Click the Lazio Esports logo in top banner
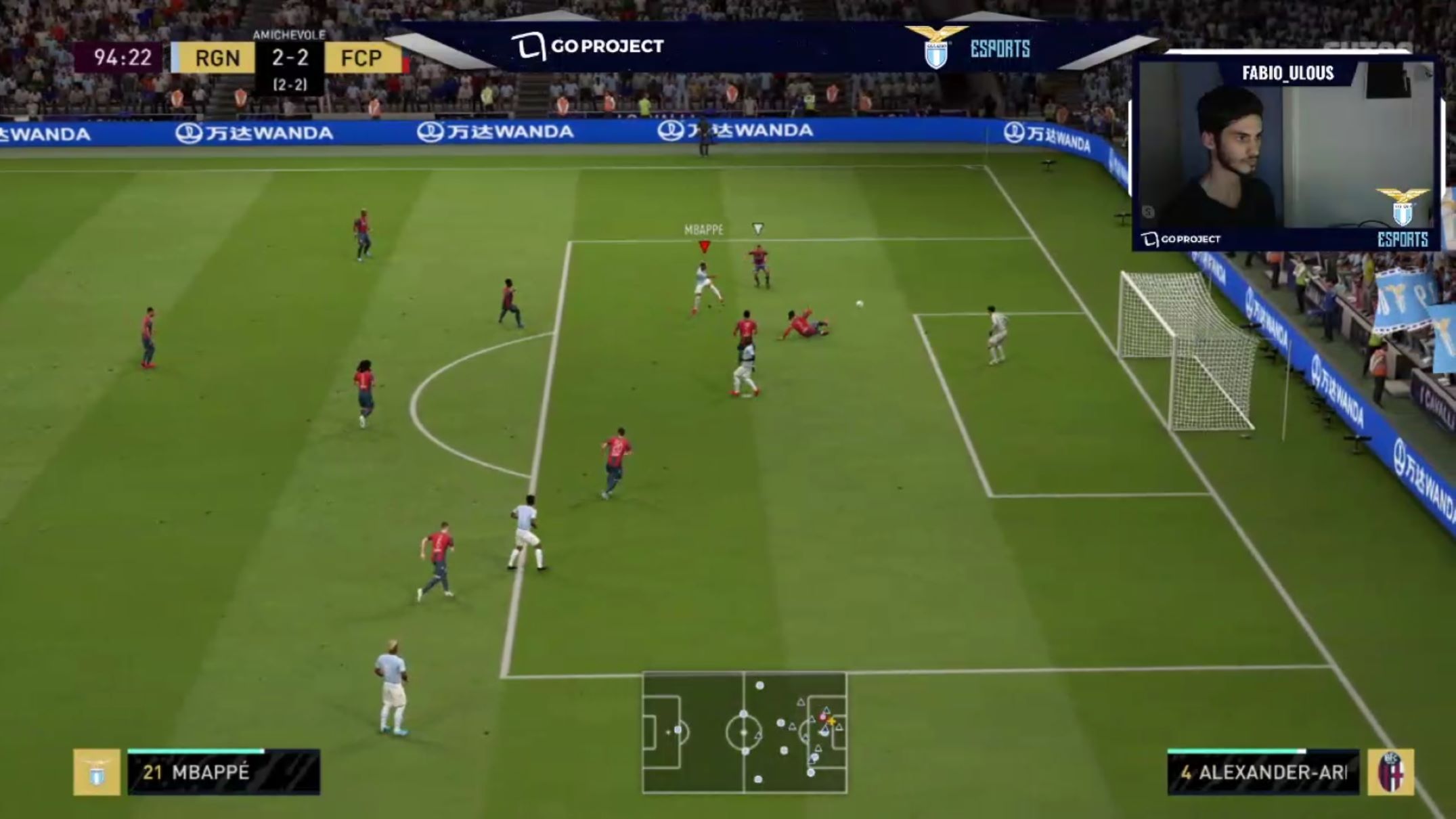 (x=969, y=47)
